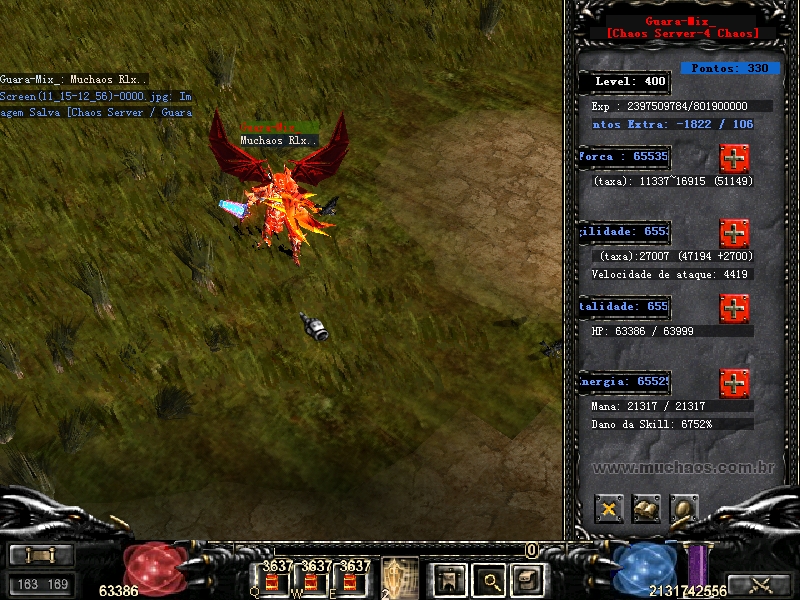Click the bottom bar button left of magnifier
The width and height of the screenshot is (800, 600).
pyautogui.click(x=449, y=578)
